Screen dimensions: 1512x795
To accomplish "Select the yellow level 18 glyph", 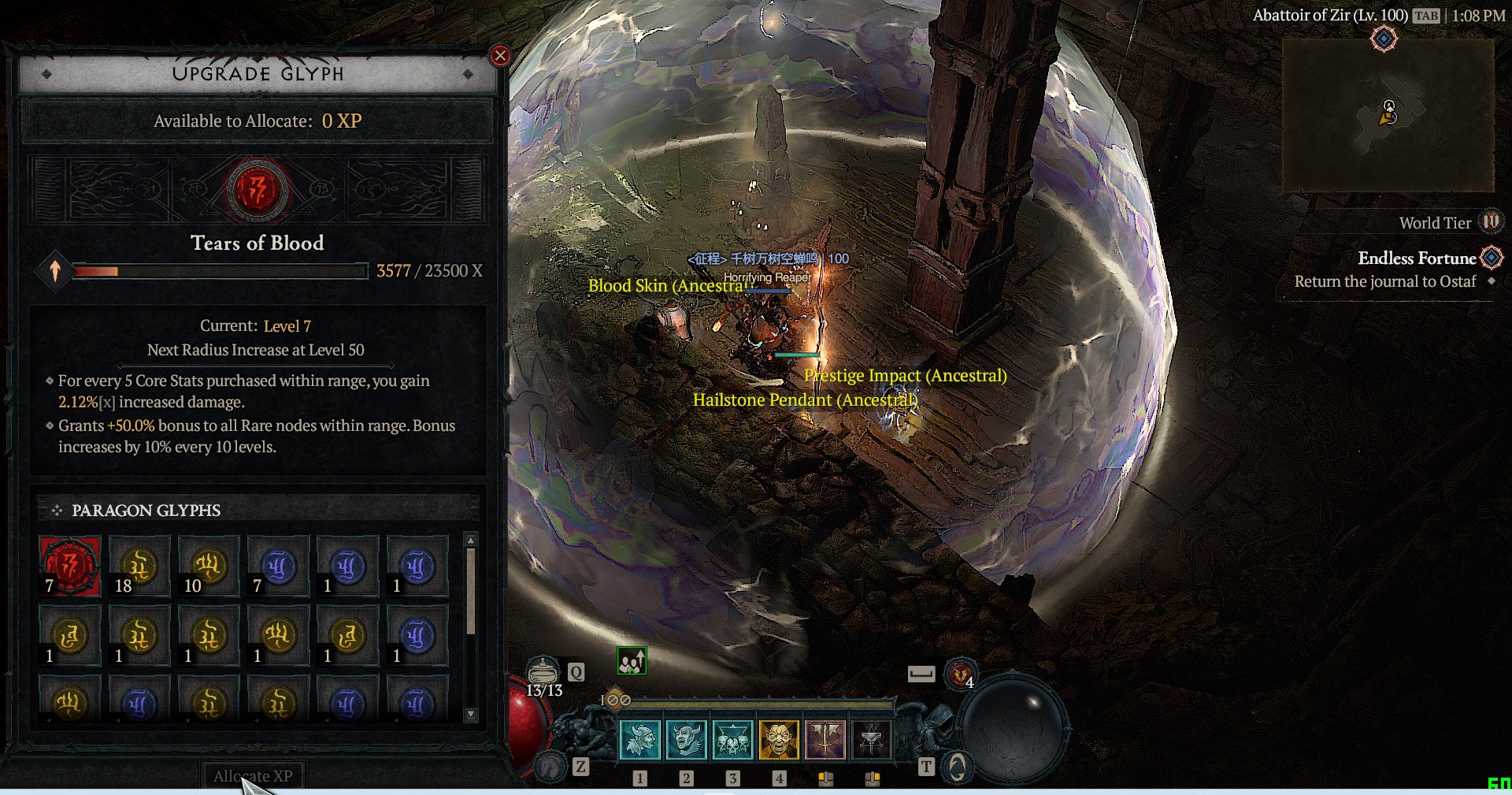I will (139, 566).
